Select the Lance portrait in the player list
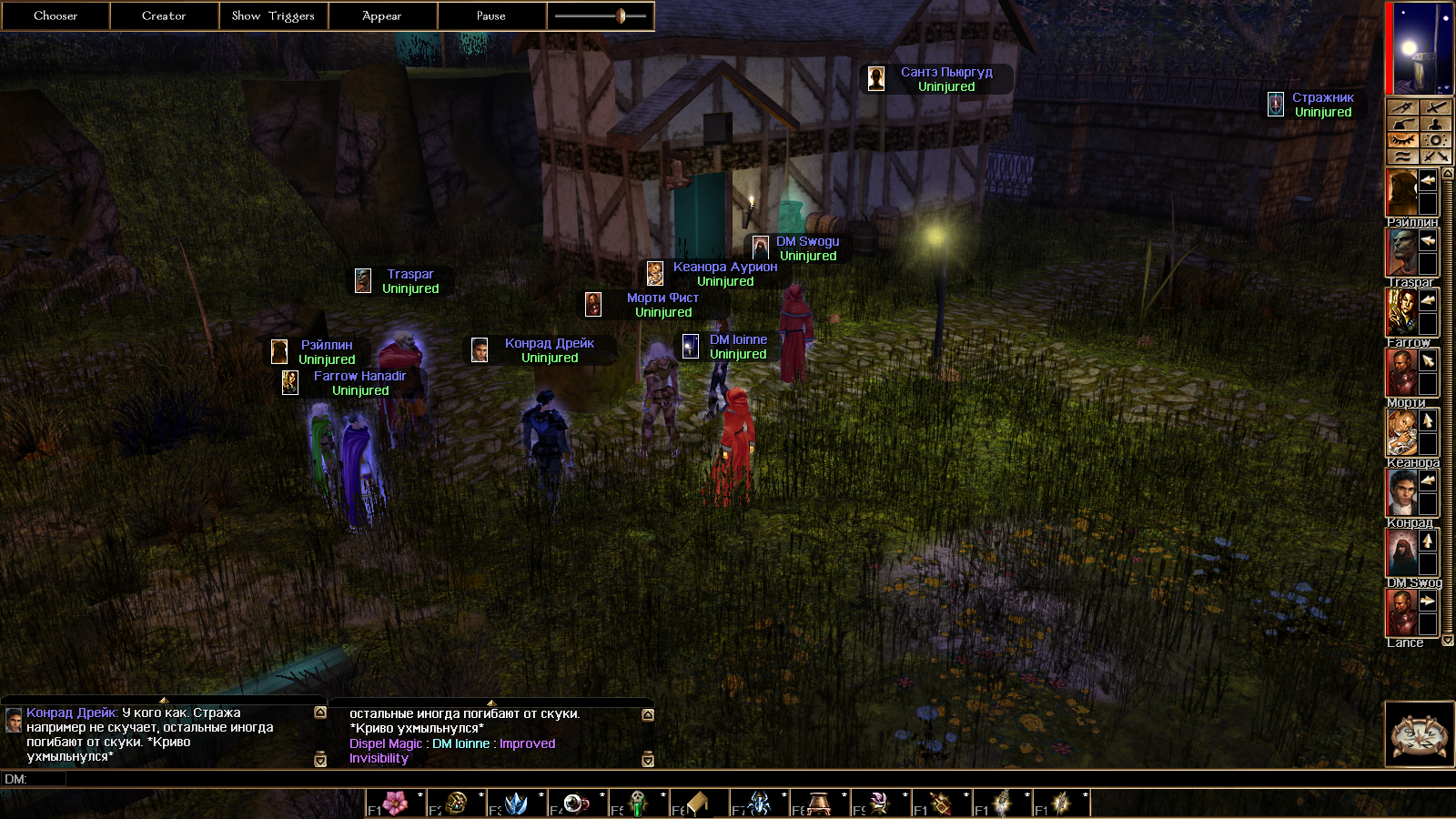The width and height of the screenshot is (1456, 819). (x=1401, y=612)
